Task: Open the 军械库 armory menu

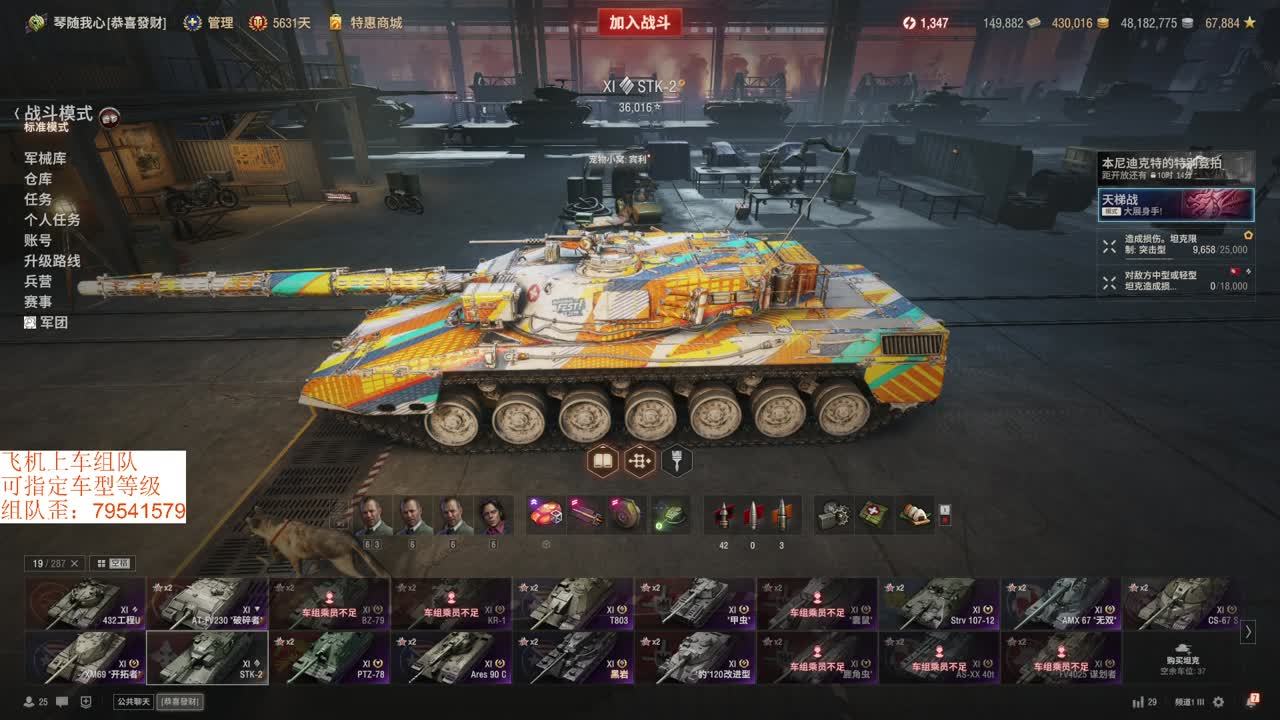Action: 45,158
